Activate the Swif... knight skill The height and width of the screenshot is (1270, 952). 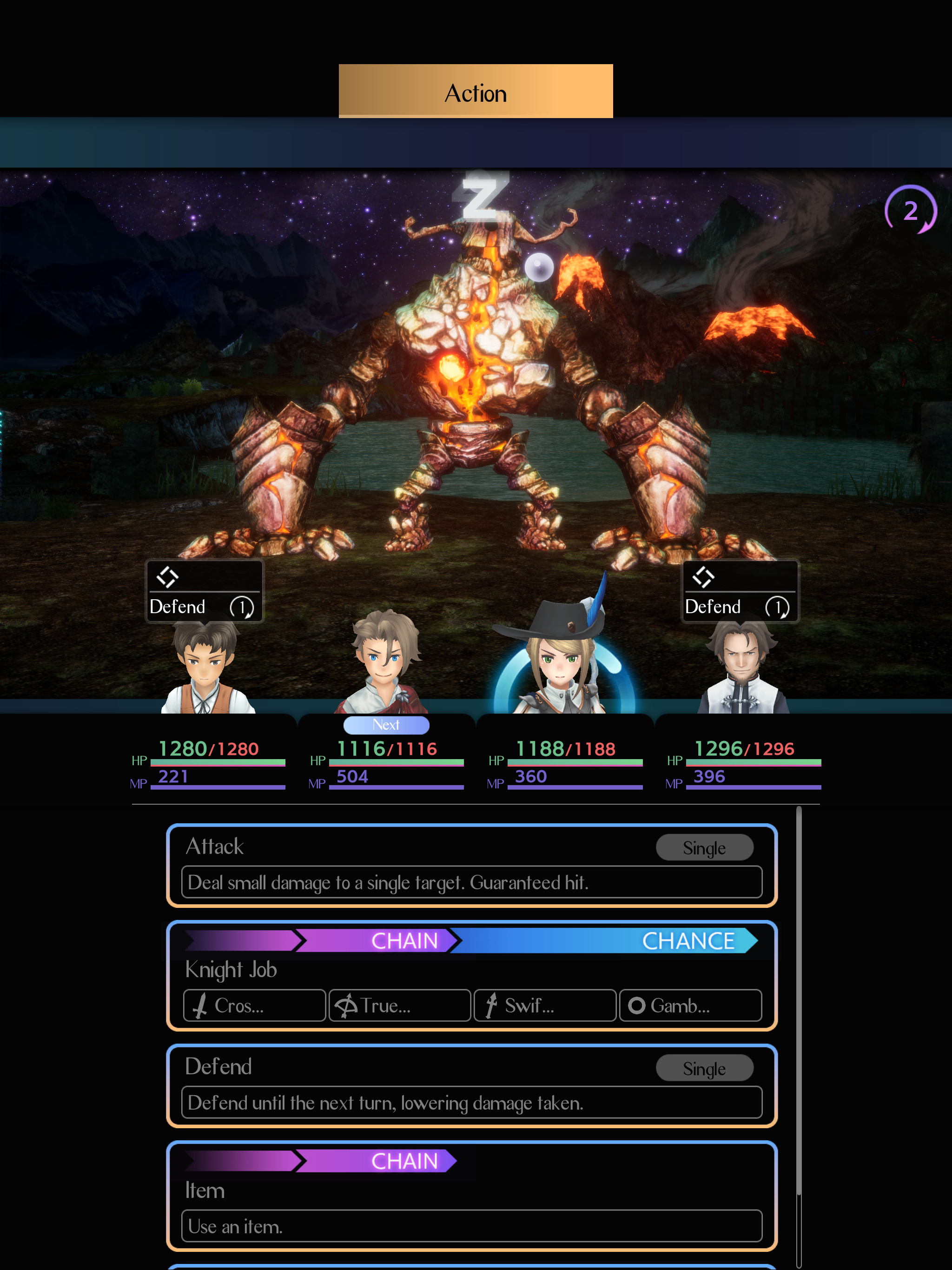tap(545, 1005)
